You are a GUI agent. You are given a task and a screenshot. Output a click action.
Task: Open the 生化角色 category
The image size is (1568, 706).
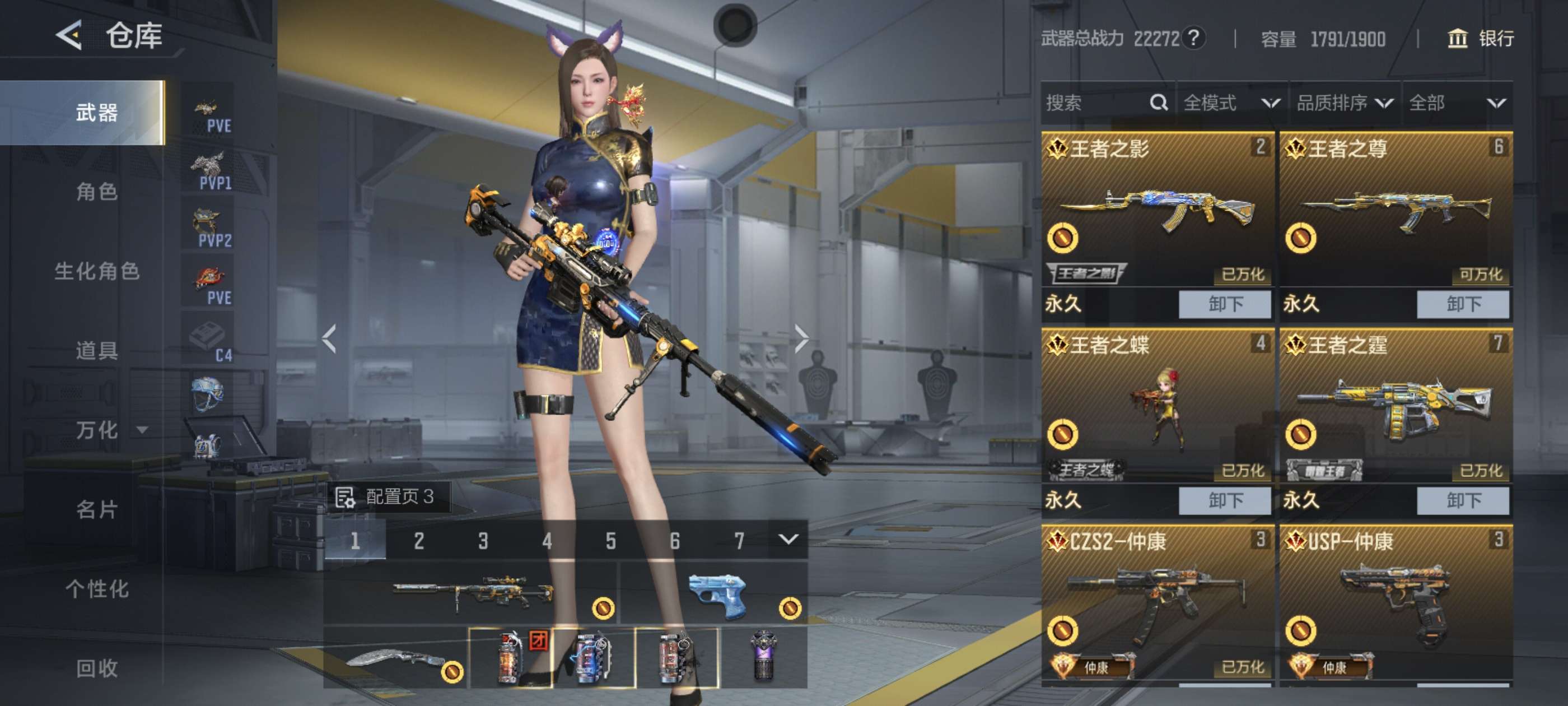(96, 271)
